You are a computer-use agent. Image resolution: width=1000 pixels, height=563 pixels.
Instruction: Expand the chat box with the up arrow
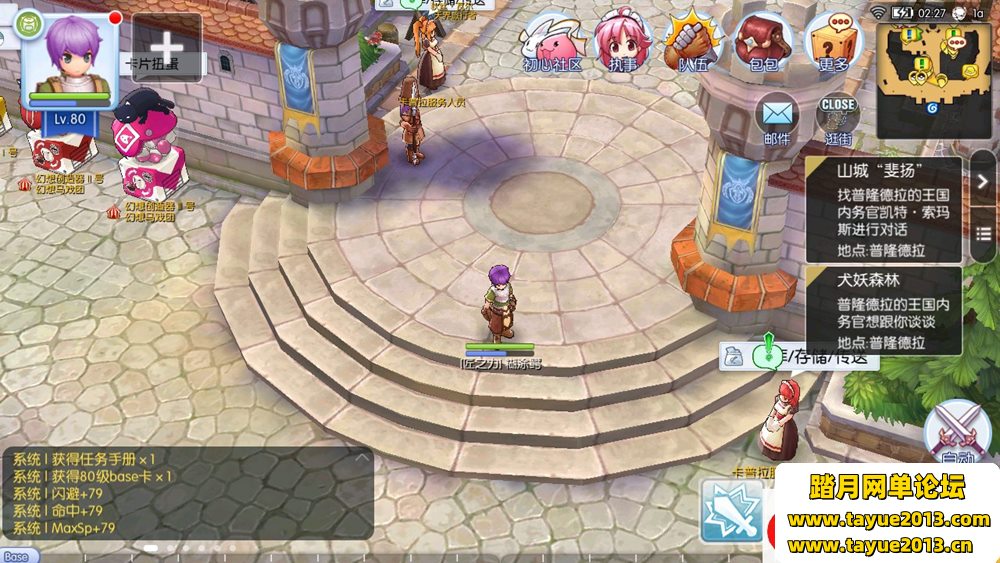click(361, 457)
